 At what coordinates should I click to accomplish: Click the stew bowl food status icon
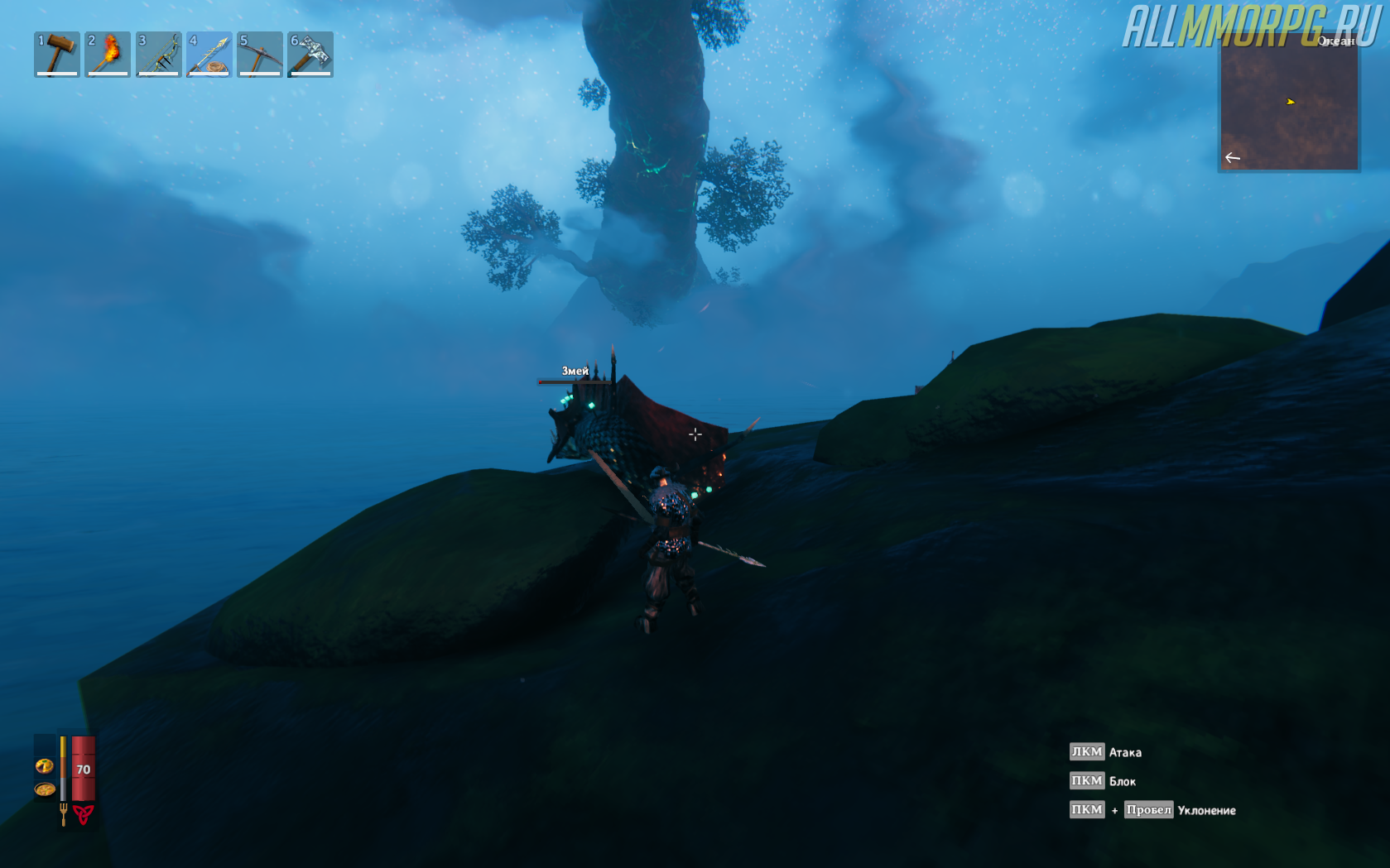45,789
